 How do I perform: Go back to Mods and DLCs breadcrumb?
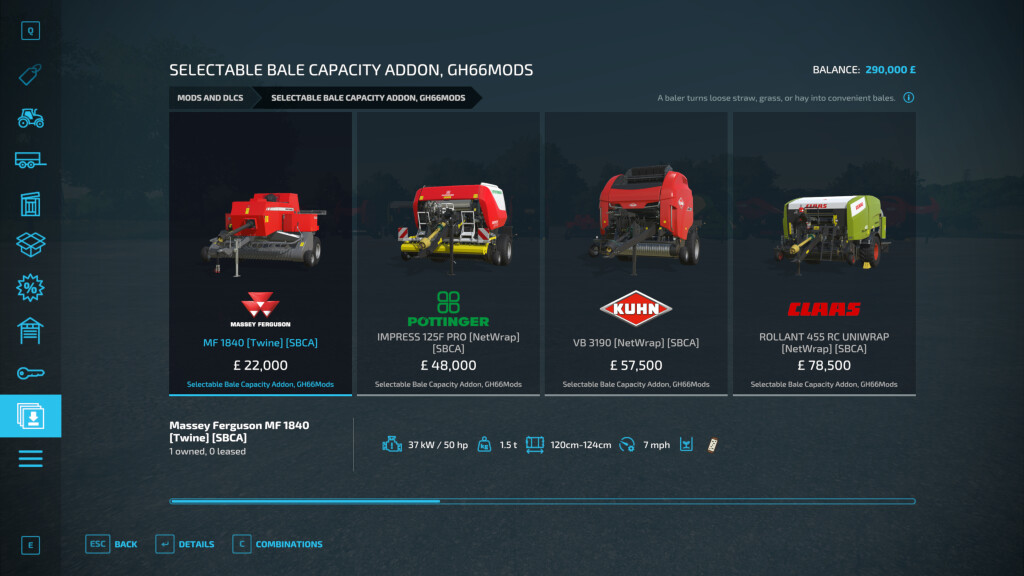point(210,98)
